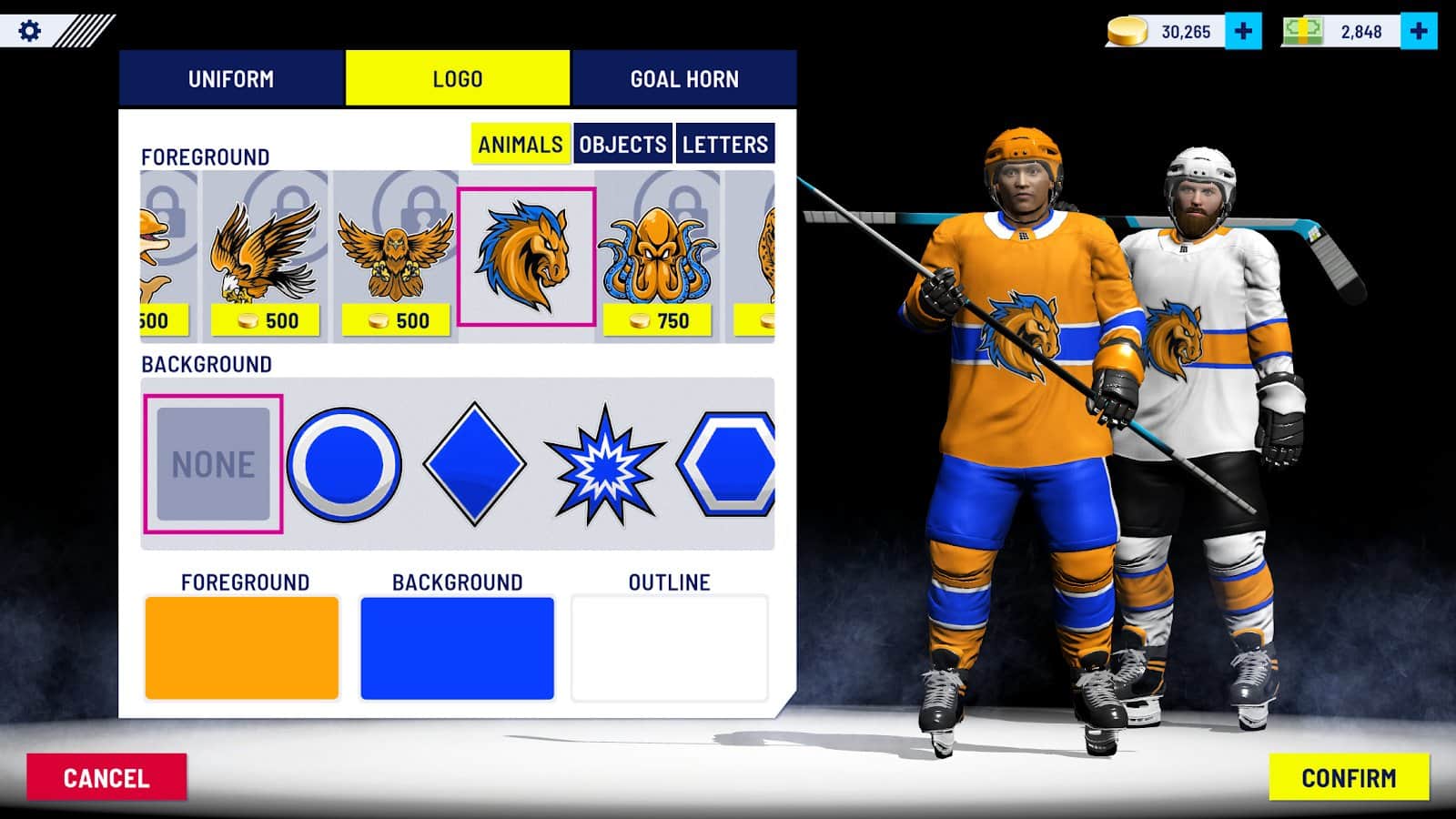Select the Logo tab
Viewport: 1456px width, 819px height.
457,79
